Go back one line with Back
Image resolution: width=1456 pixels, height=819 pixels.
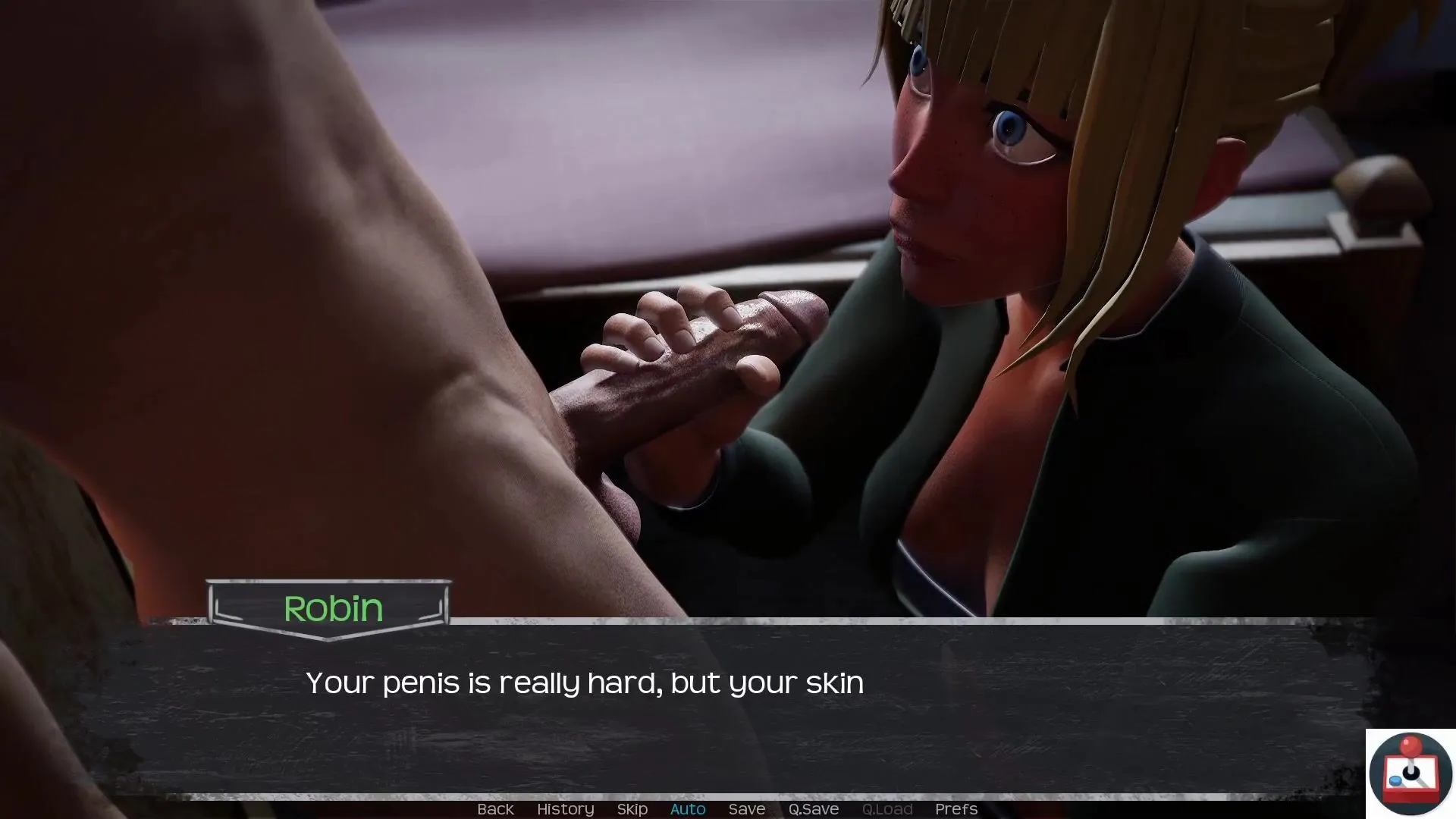[495, 809]
